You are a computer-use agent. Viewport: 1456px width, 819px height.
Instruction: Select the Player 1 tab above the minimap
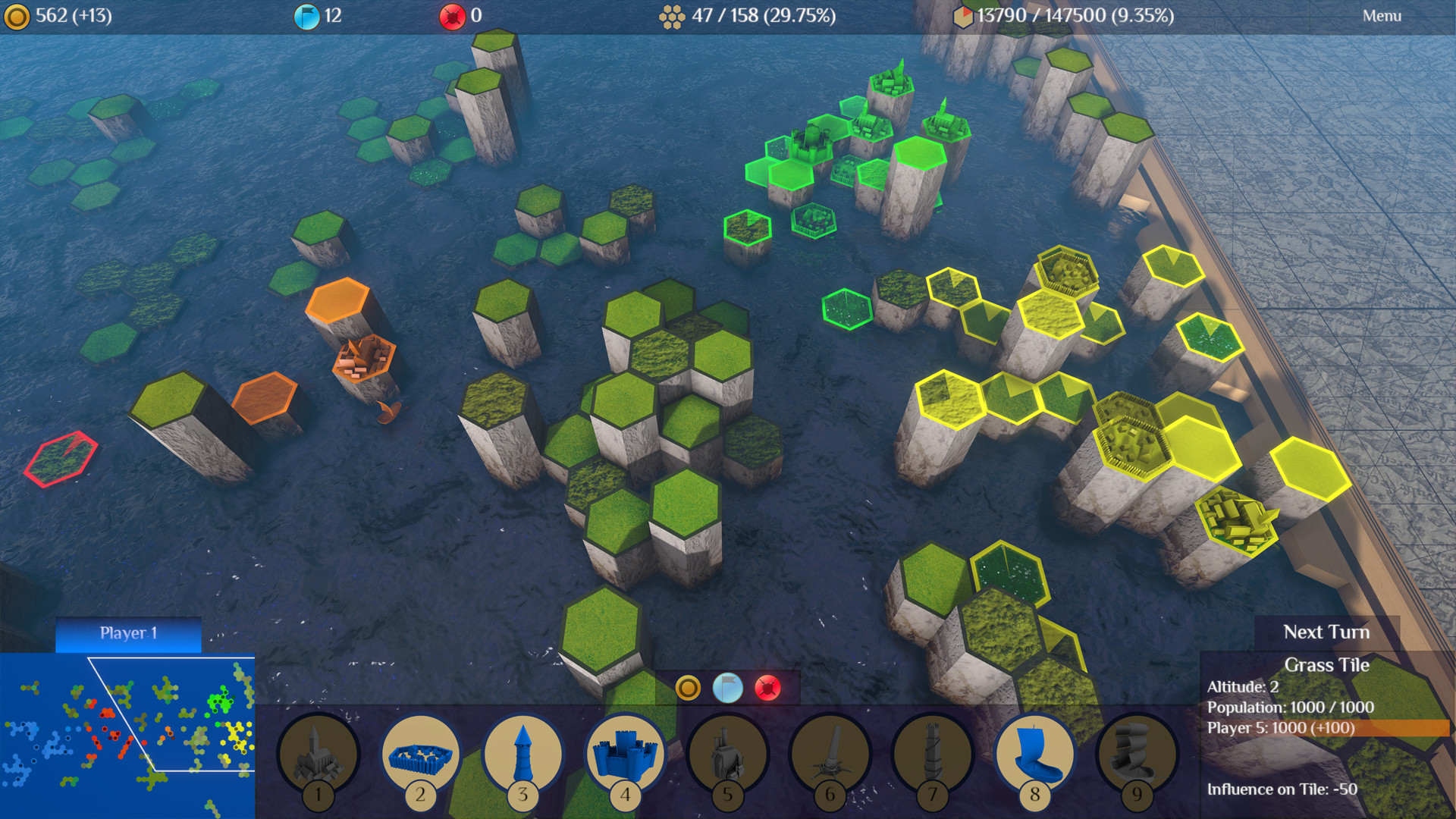pos(127,634)
